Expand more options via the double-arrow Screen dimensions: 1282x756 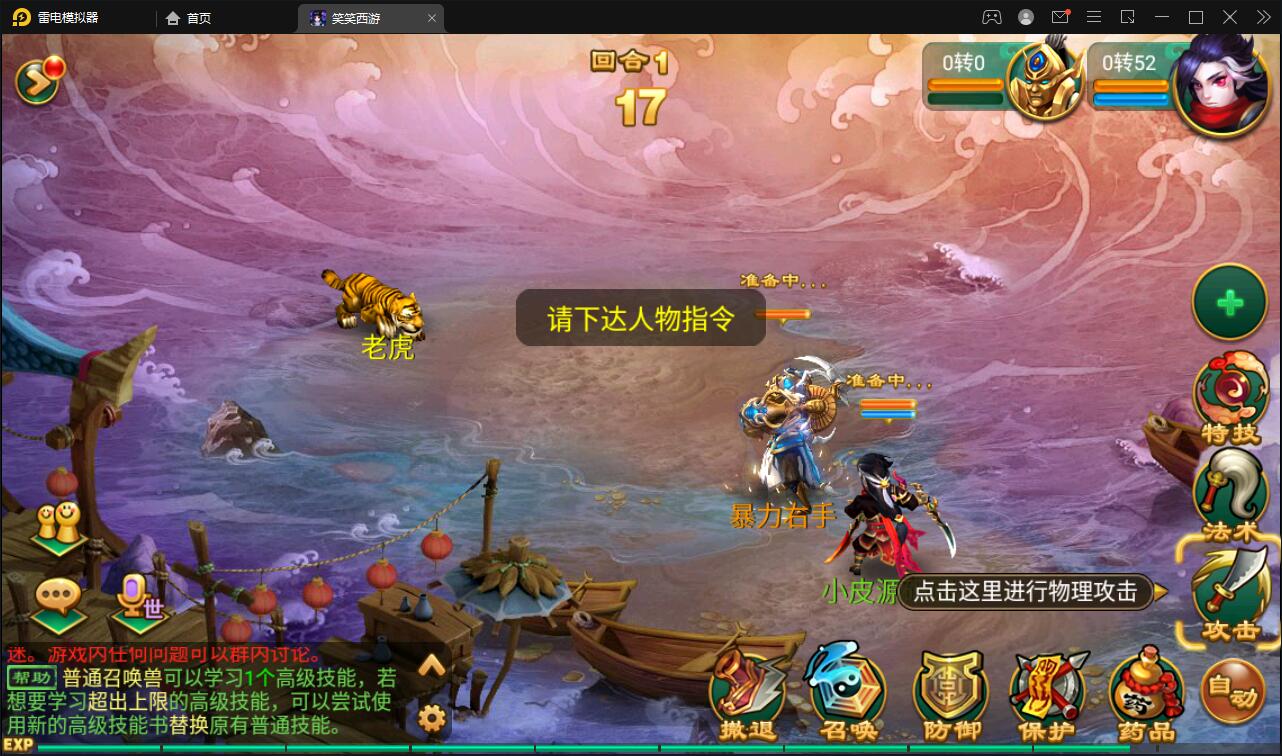click(1264, 17)
